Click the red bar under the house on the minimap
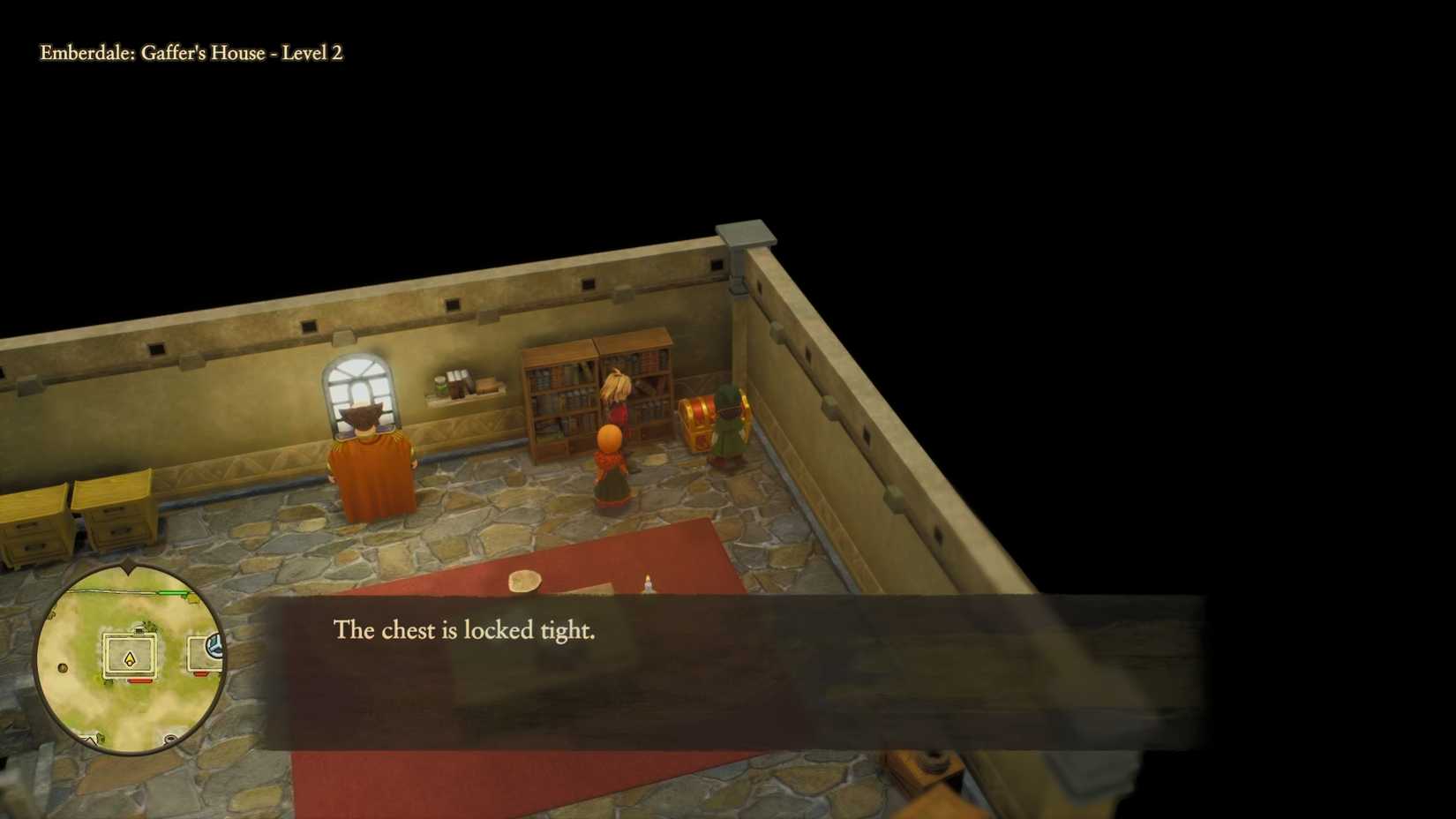1456x819 pixels. click(139, 680)
